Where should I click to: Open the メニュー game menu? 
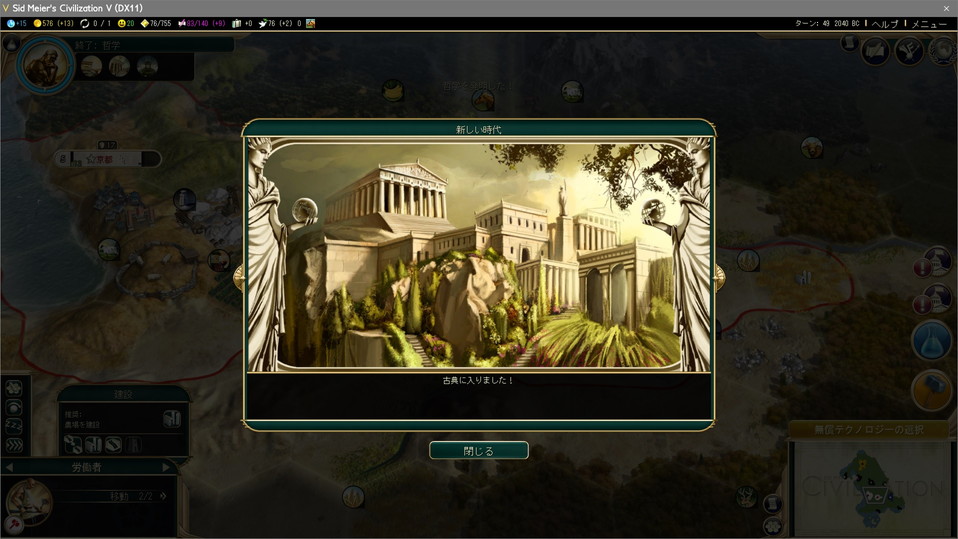[929, 24]
